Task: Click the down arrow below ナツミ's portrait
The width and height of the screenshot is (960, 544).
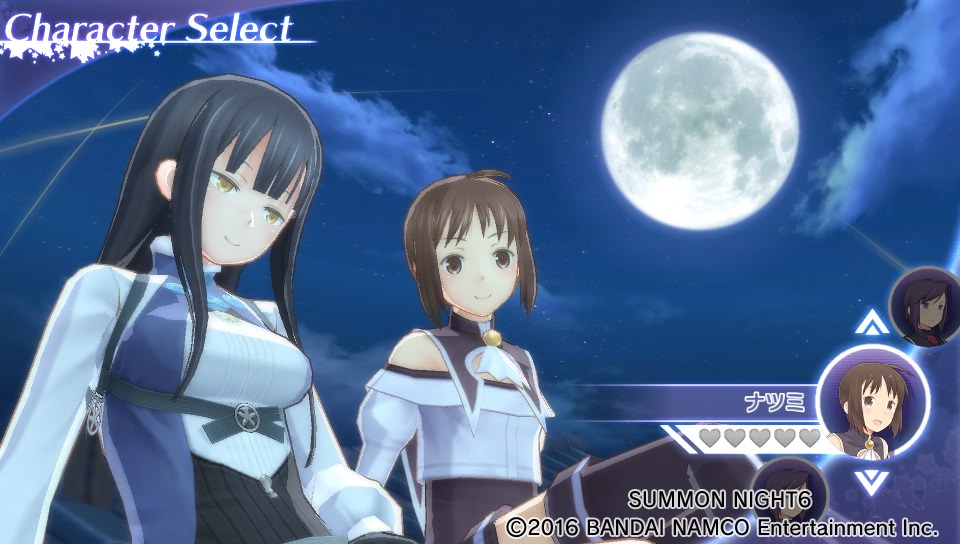Action: tap(872, 482)
